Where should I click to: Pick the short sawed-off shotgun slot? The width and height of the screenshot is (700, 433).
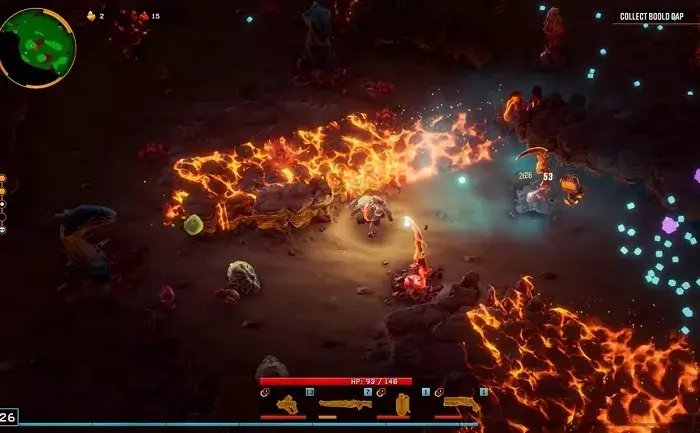pos(460,403)
